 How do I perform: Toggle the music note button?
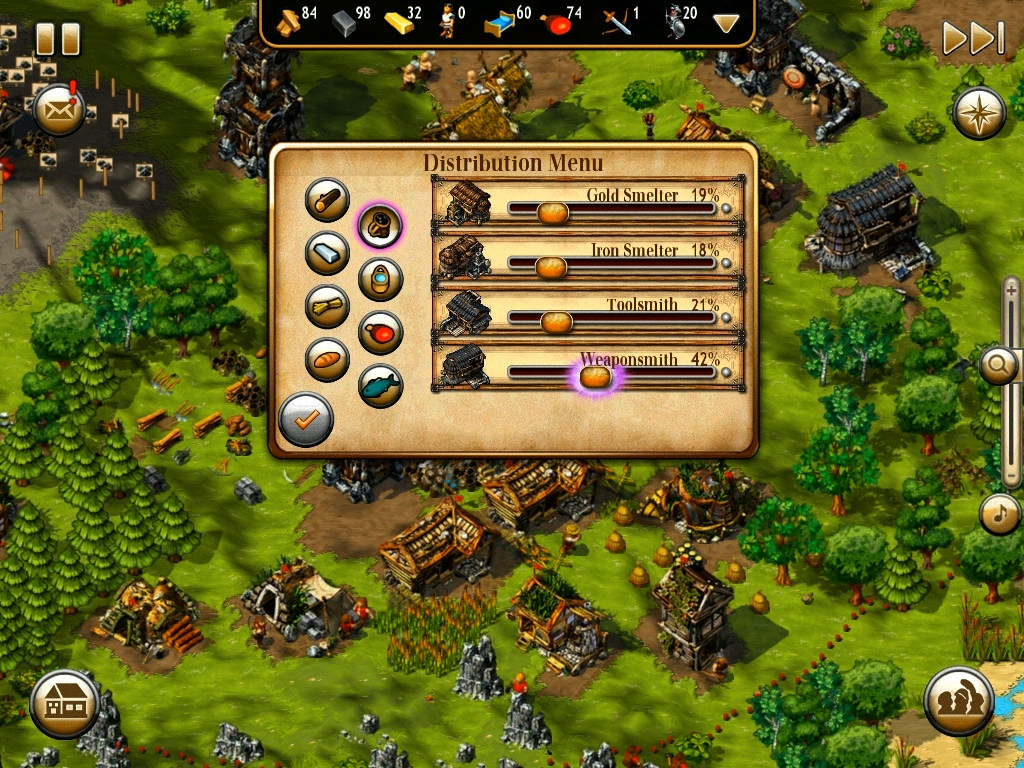click(x=1000, y=513)
